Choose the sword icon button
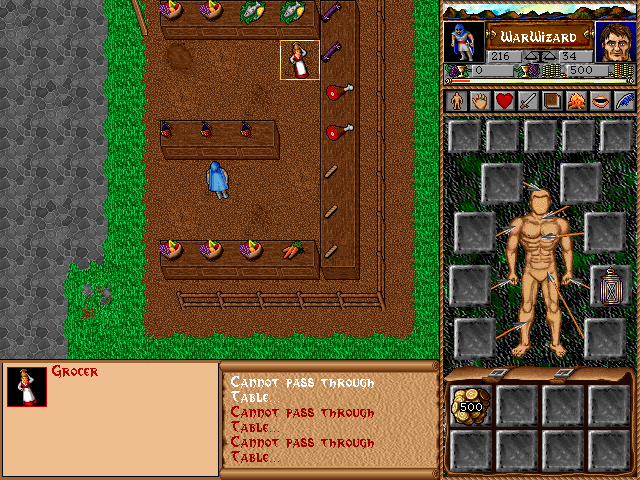Image resolution: width=640 pixels, height=480 pixels. [528, 101]
